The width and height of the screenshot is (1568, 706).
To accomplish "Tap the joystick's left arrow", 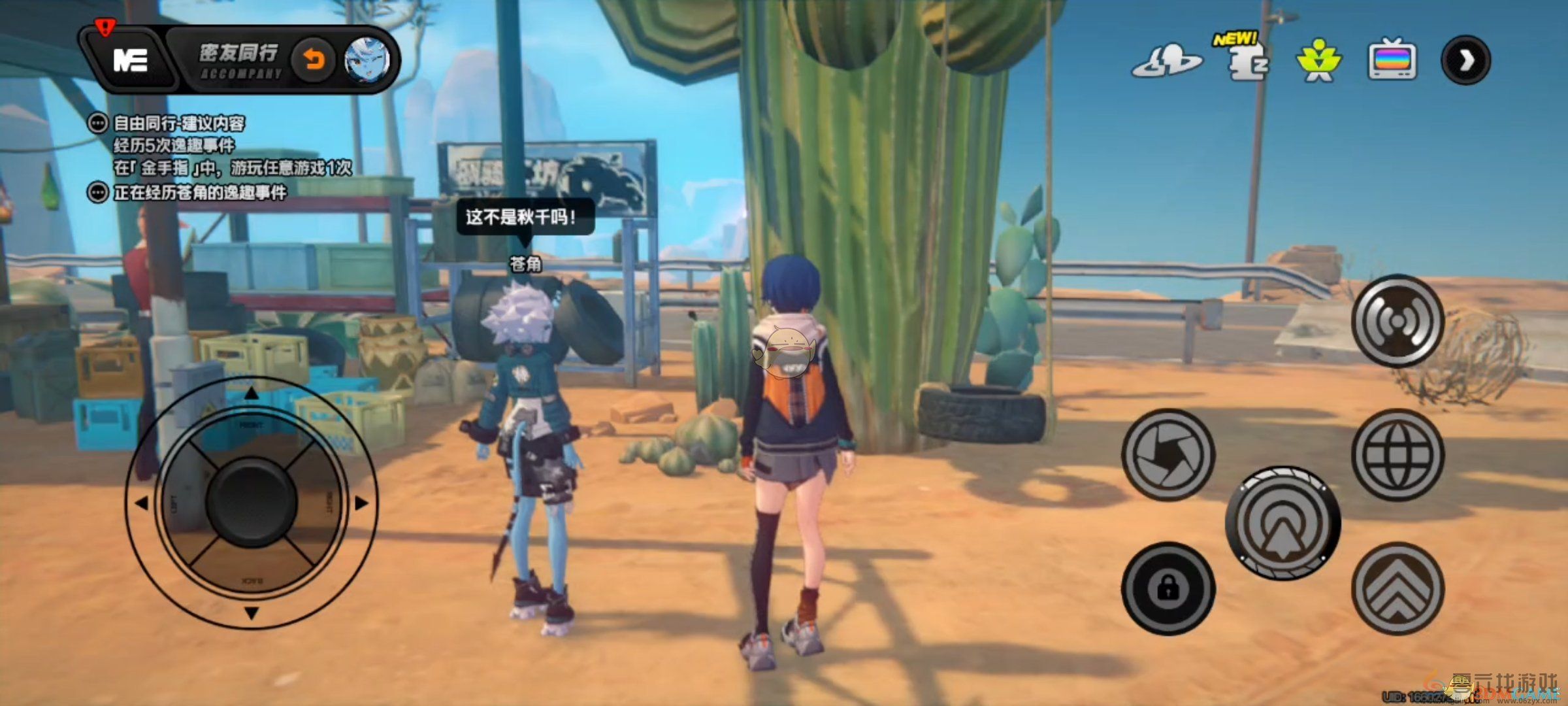I will coord(141,503).
